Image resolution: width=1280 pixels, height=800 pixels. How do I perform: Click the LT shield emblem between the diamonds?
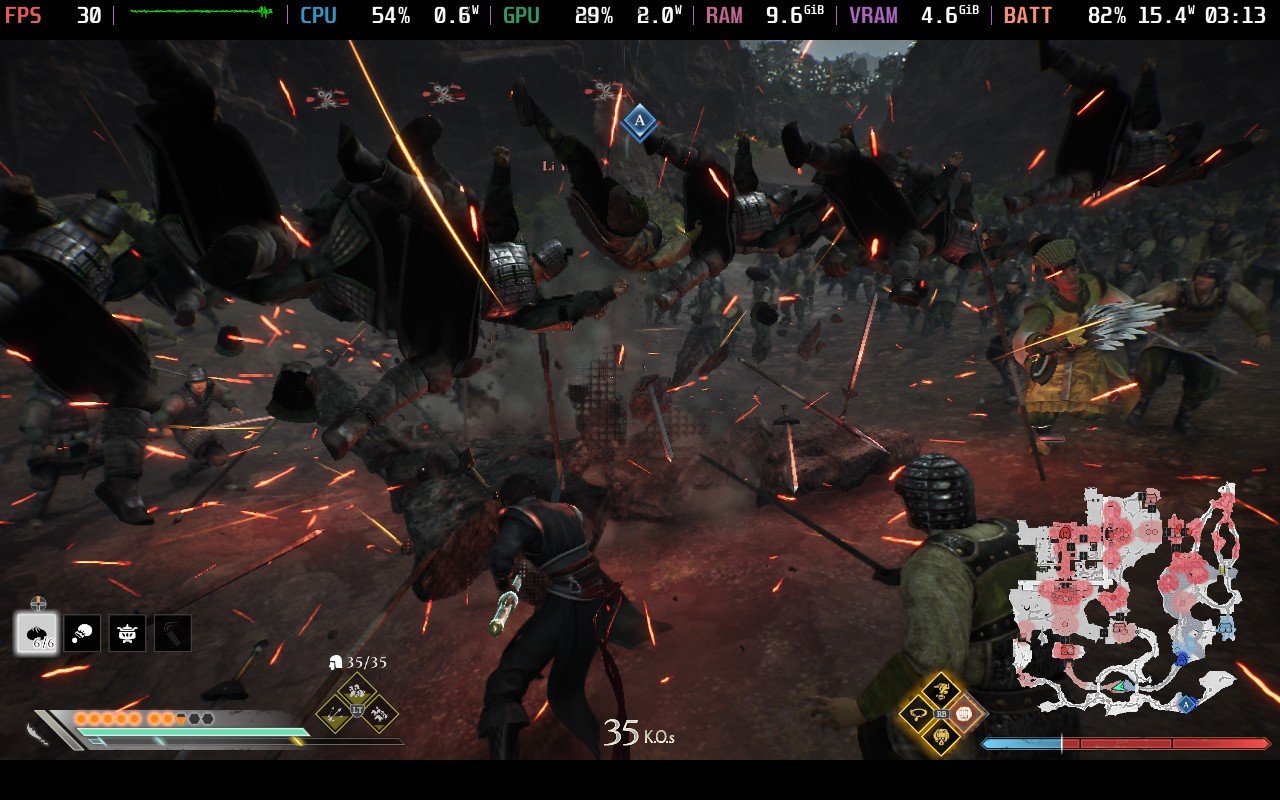[x=357, y=711]
